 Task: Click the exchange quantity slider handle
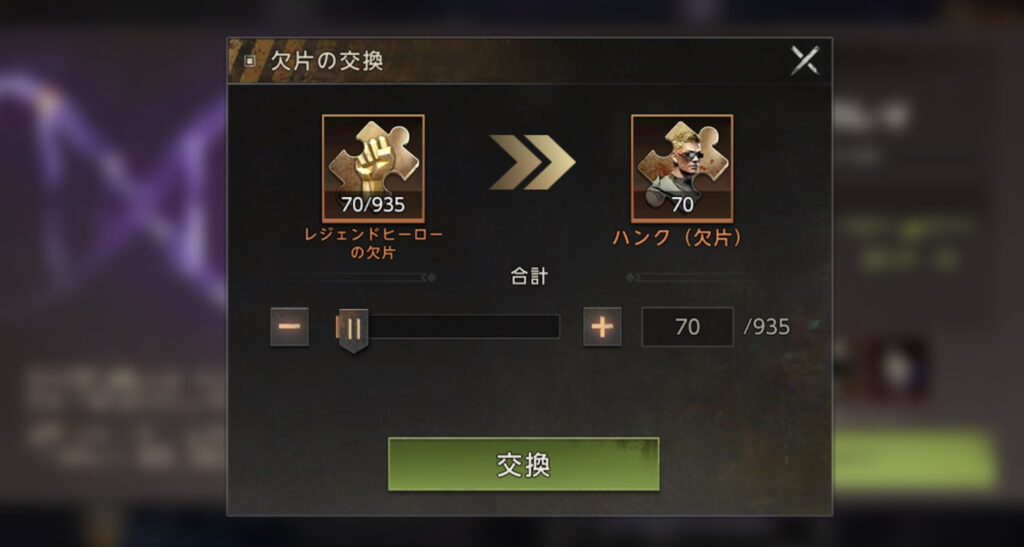pyautogui.click(x=352, y=328)
